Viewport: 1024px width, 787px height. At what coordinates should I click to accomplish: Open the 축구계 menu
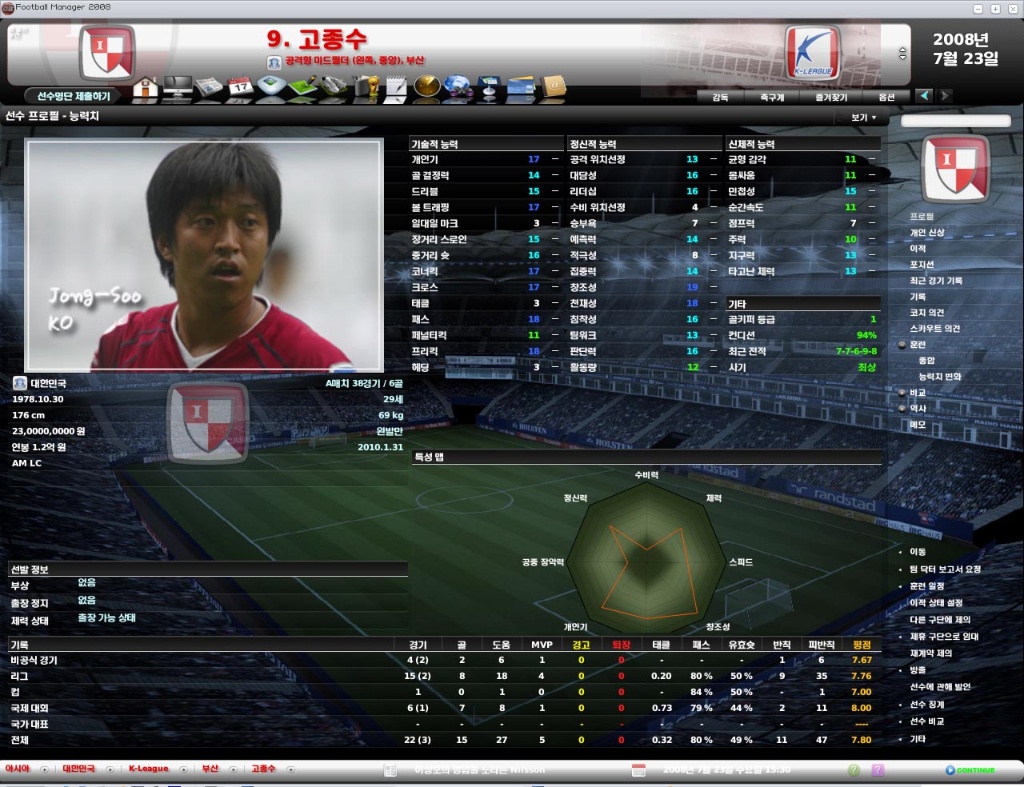click(x=772, y=97)
